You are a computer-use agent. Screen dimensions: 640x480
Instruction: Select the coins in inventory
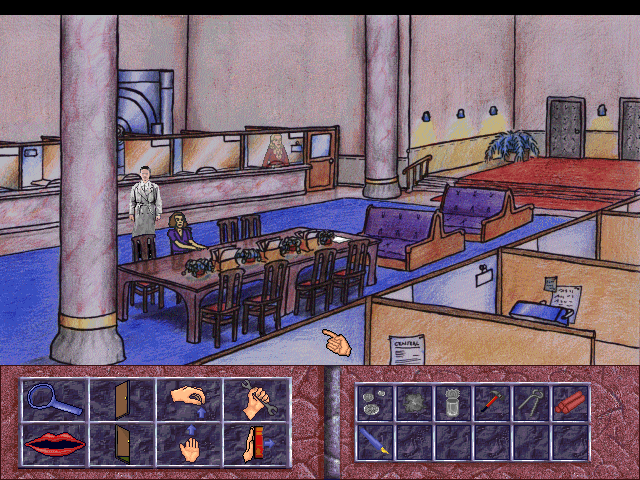tap(373, 402)
